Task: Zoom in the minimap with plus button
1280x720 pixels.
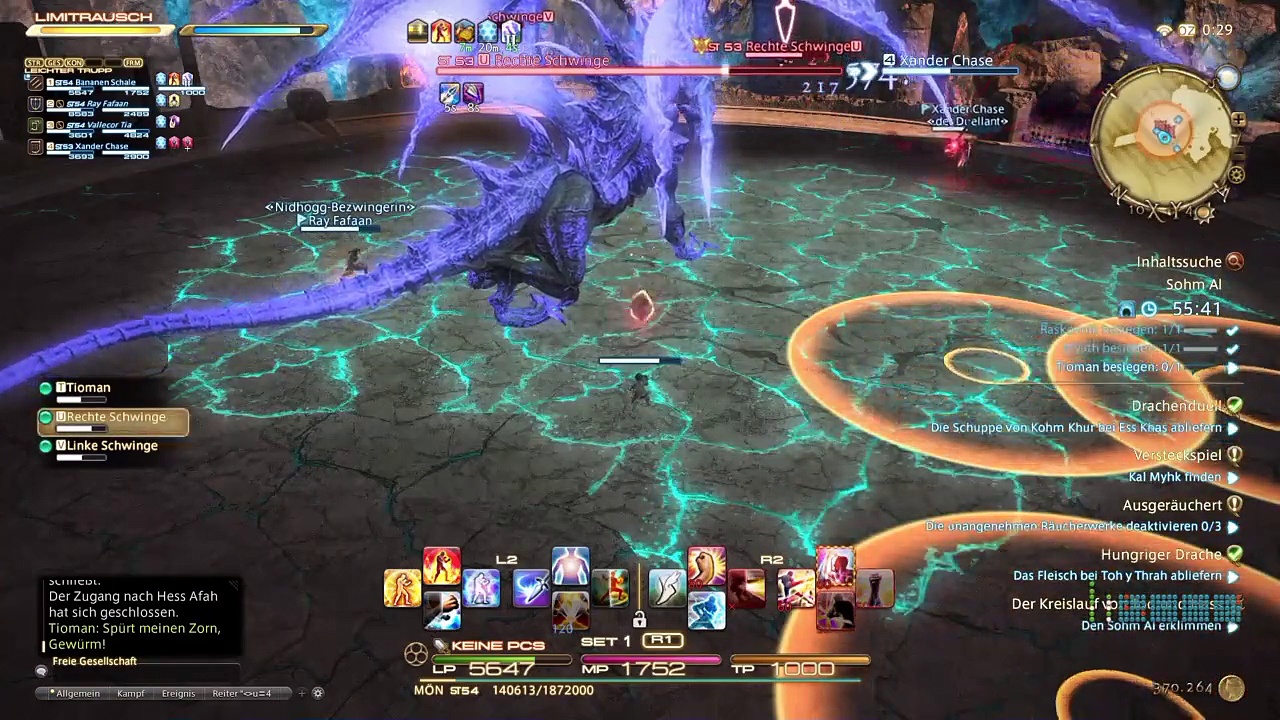Action: click(x=1239, y=120)
